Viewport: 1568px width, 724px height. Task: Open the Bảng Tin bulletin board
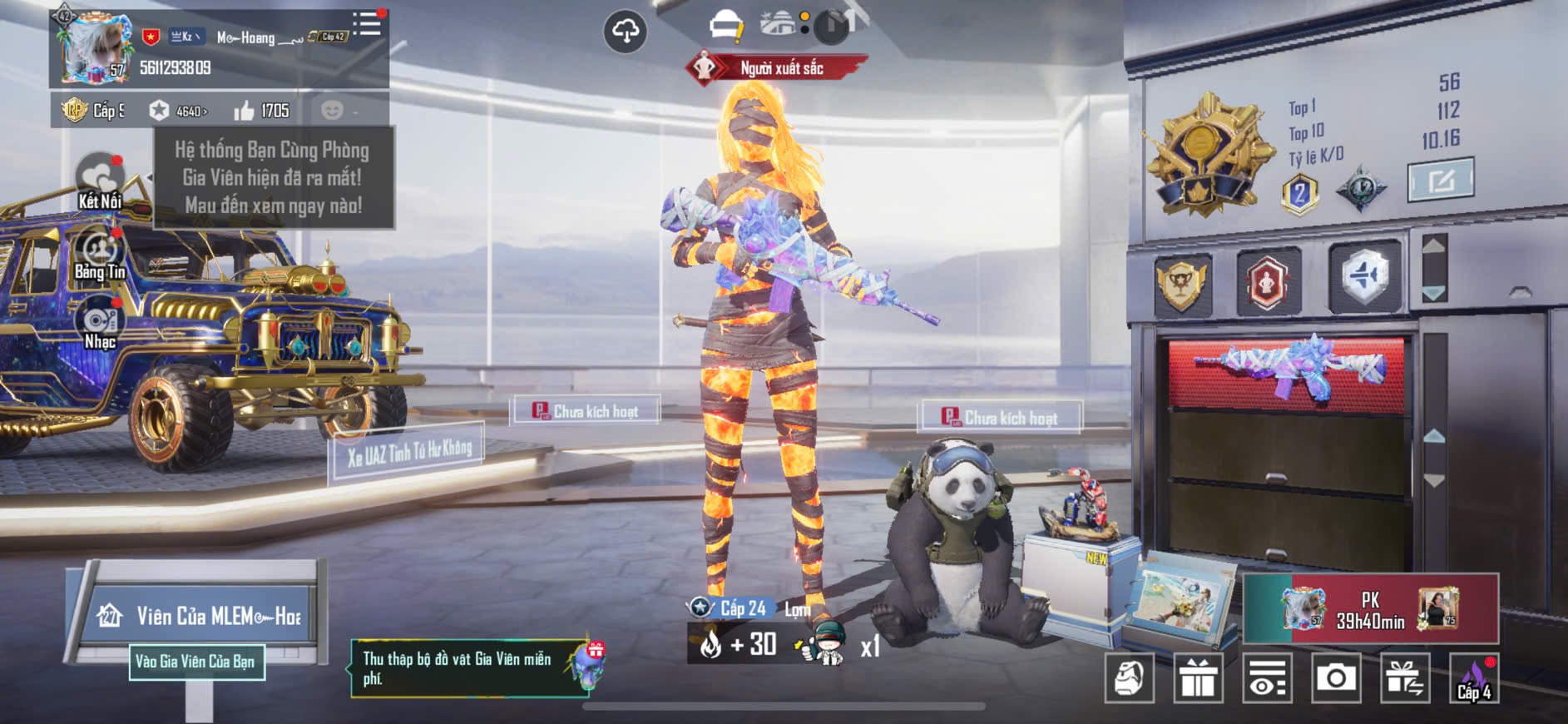click(100, 254)
